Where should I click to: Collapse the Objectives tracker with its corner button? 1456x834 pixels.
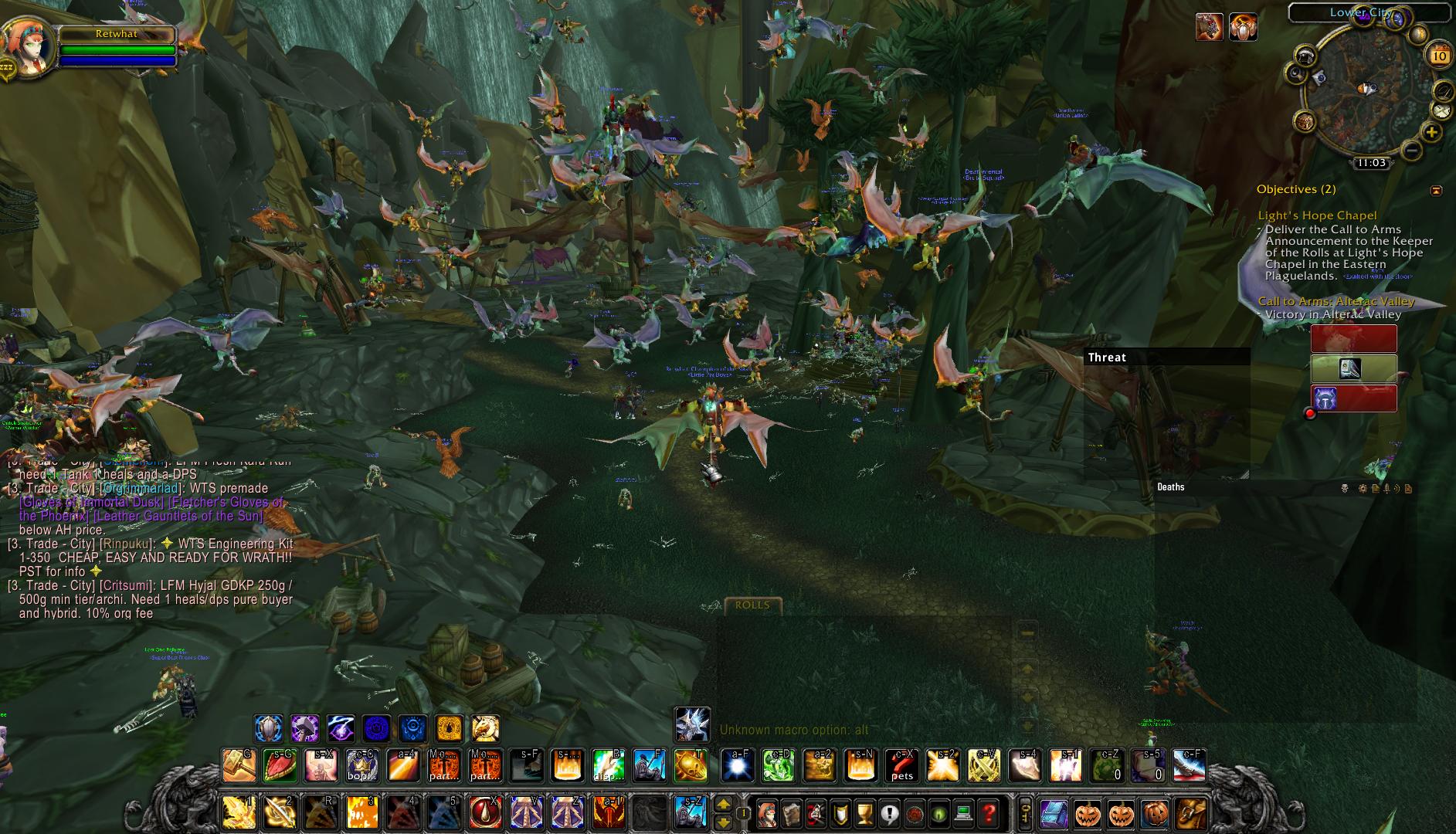pos(1437,191)
